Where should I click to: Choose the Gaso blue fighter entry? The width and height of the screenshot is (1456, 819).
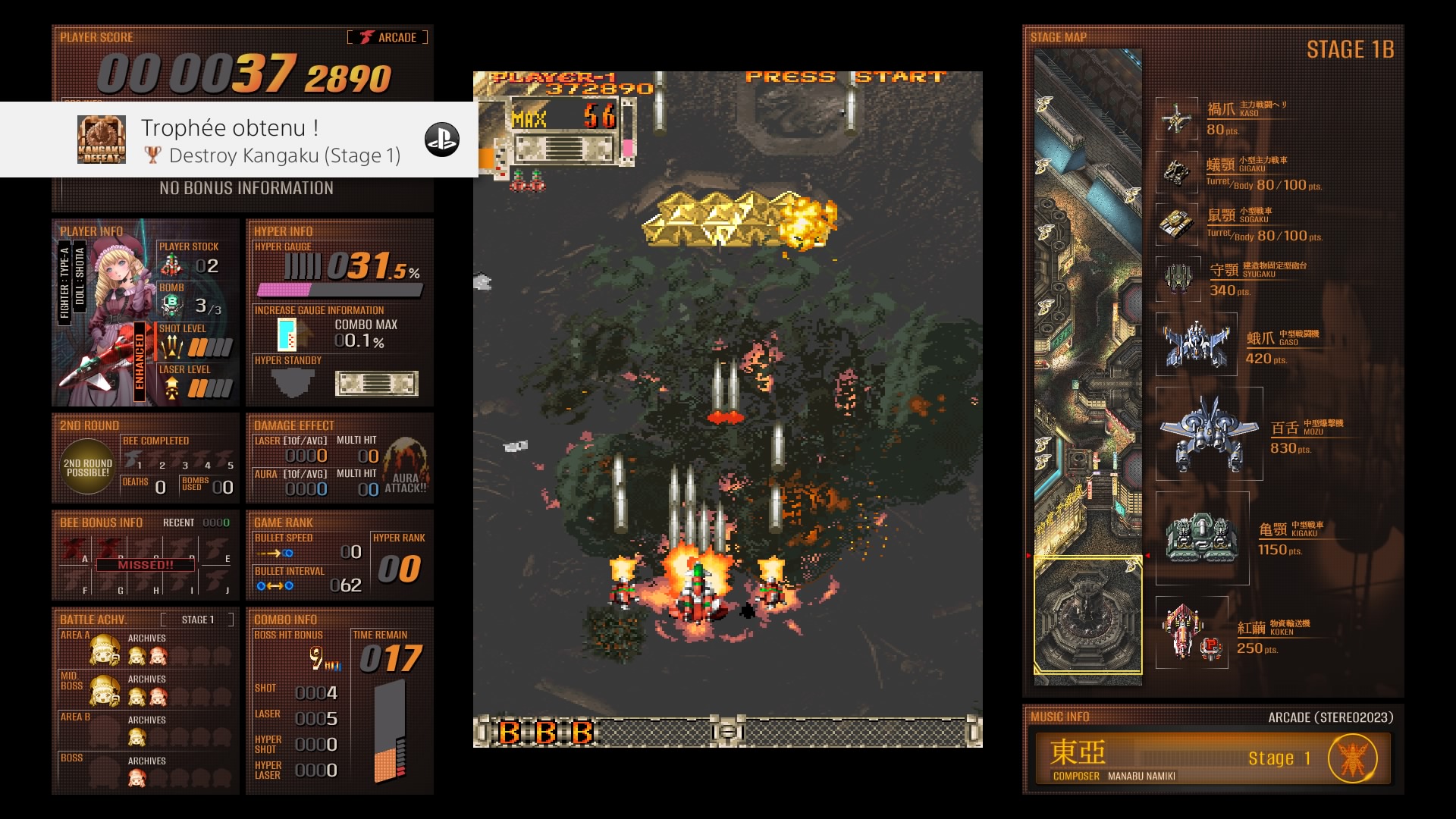pyautogui.click(x=1196, y=345)
